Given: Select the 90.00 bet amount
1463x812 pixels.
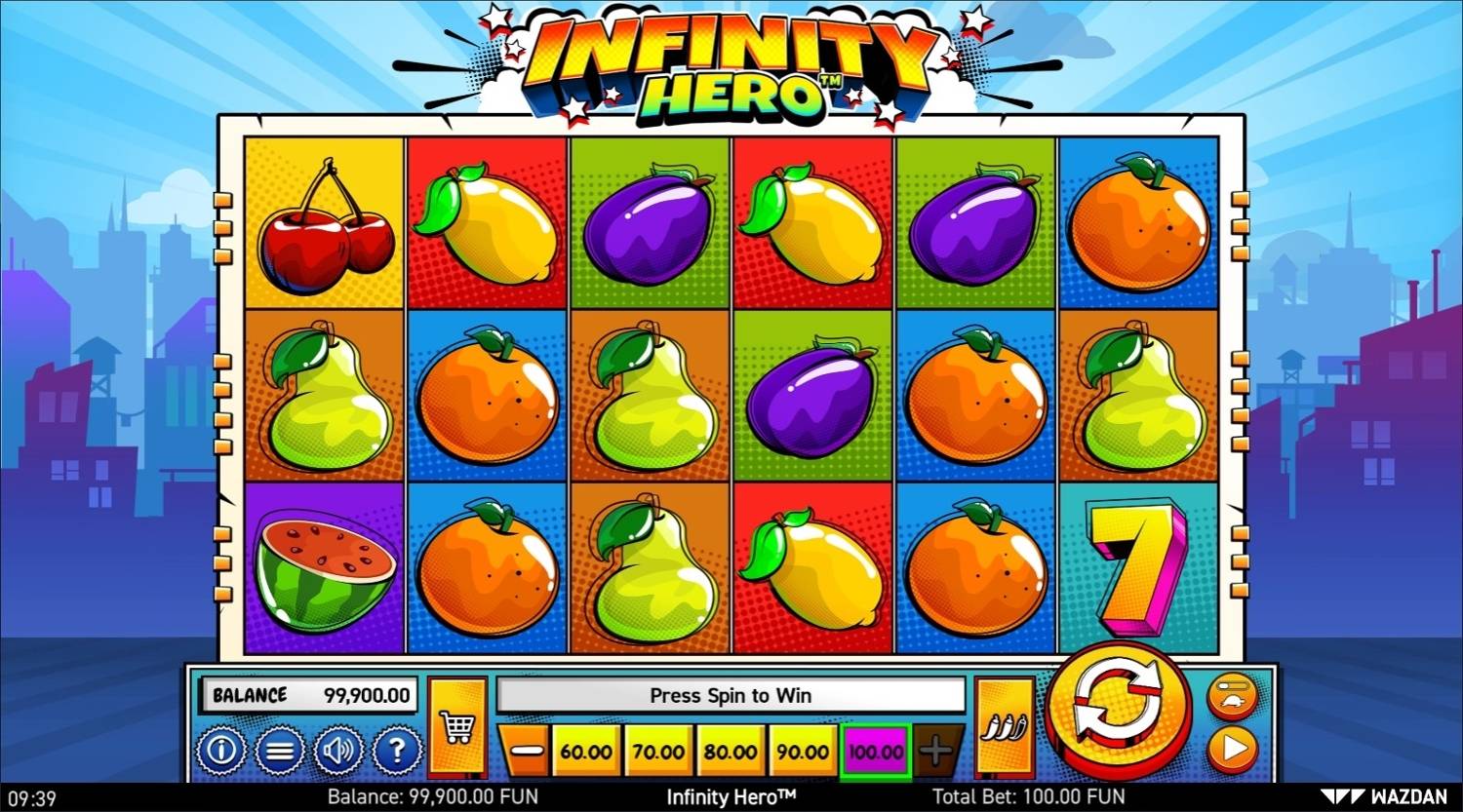Looking at the screenshot, I should [x=803, y=751].
